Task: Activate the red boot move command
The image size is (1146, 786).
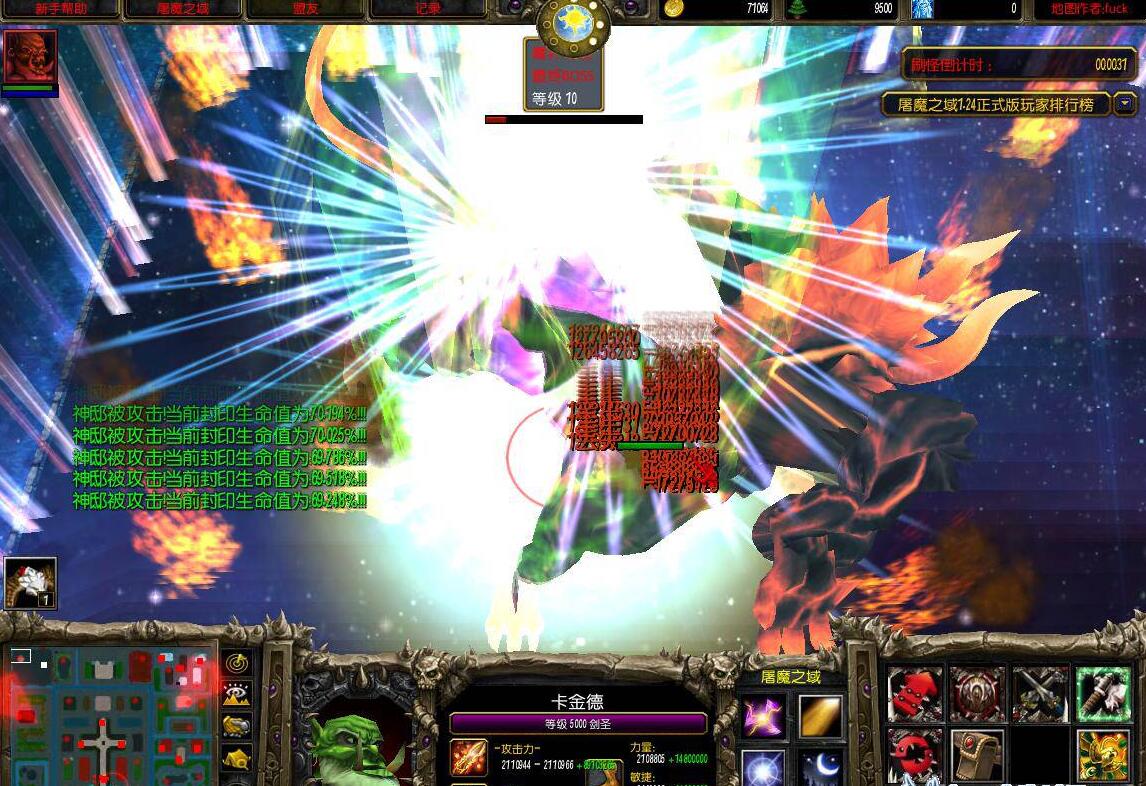Action: [x=915, y=694]
